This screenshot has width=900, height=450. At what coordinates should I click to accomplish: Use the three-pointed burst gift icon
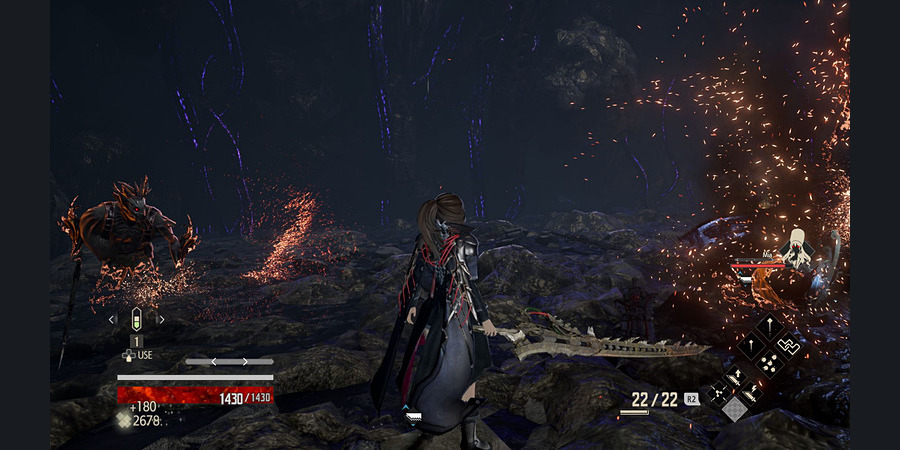coord(718,393)
